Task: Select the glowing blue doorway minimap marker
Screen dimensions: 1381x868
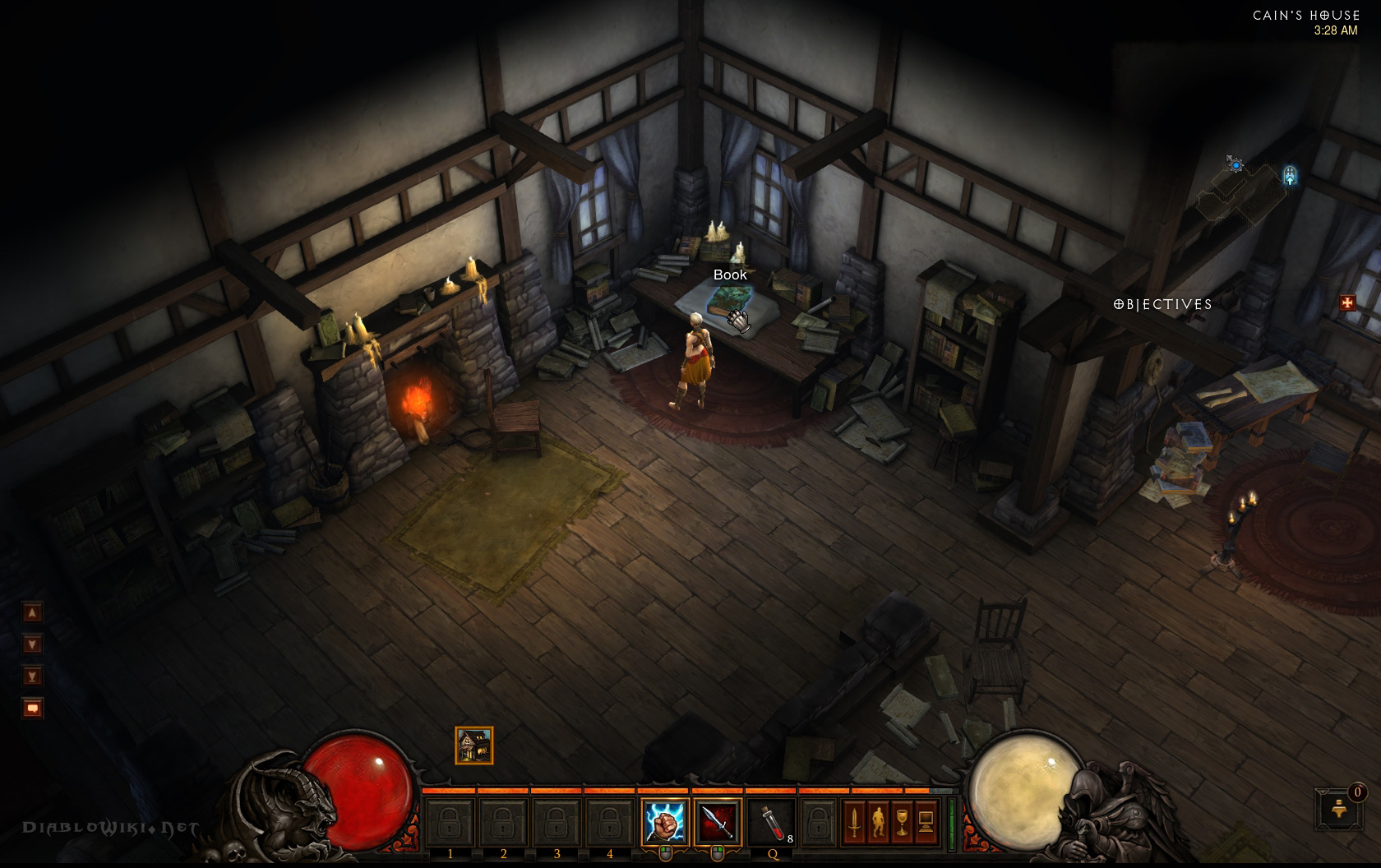Action: coord(1290,175)
